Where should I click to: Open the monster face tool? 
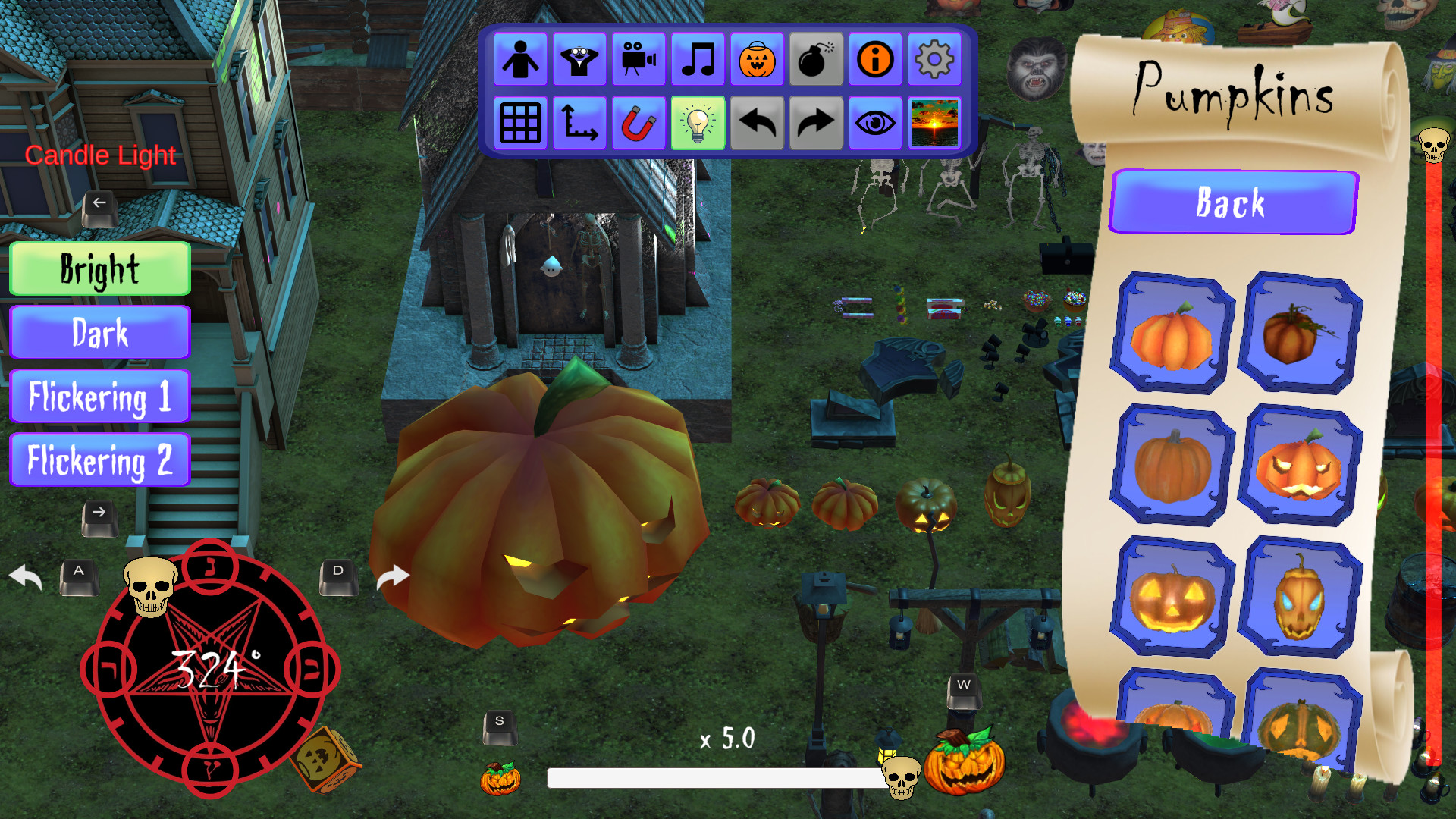point(579,60)
